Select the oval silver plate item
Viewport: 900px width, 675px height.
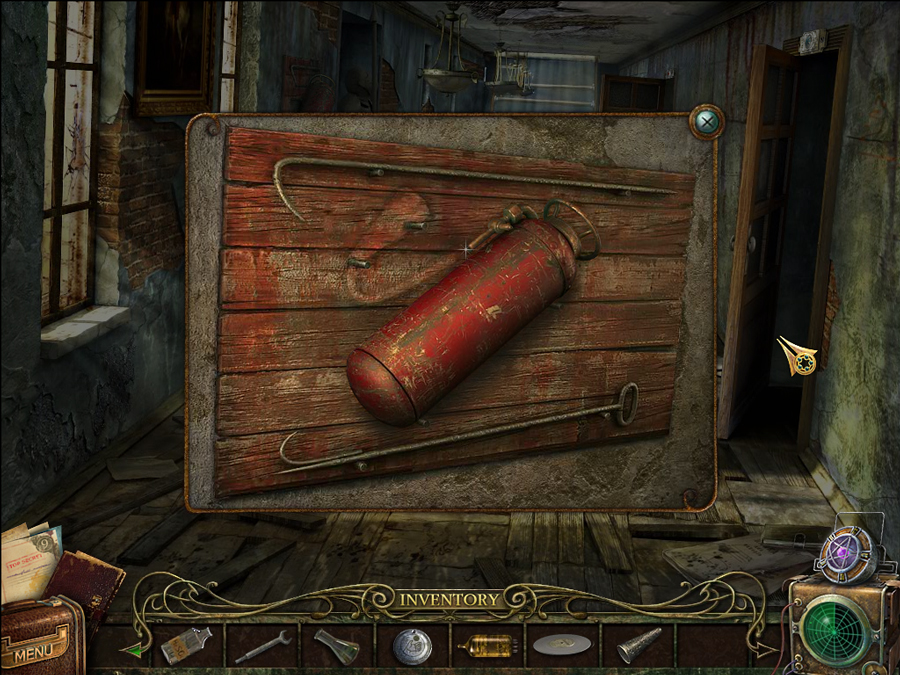tap(561, 646)
